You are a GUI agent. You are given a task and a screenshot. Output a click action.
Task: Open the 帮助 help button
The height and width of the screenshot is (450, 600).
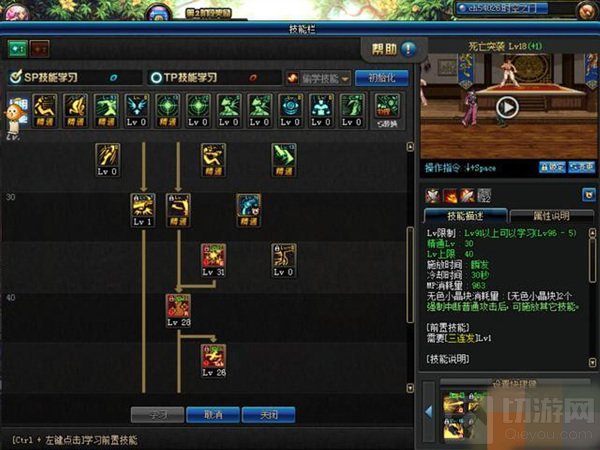click(388, 48)
